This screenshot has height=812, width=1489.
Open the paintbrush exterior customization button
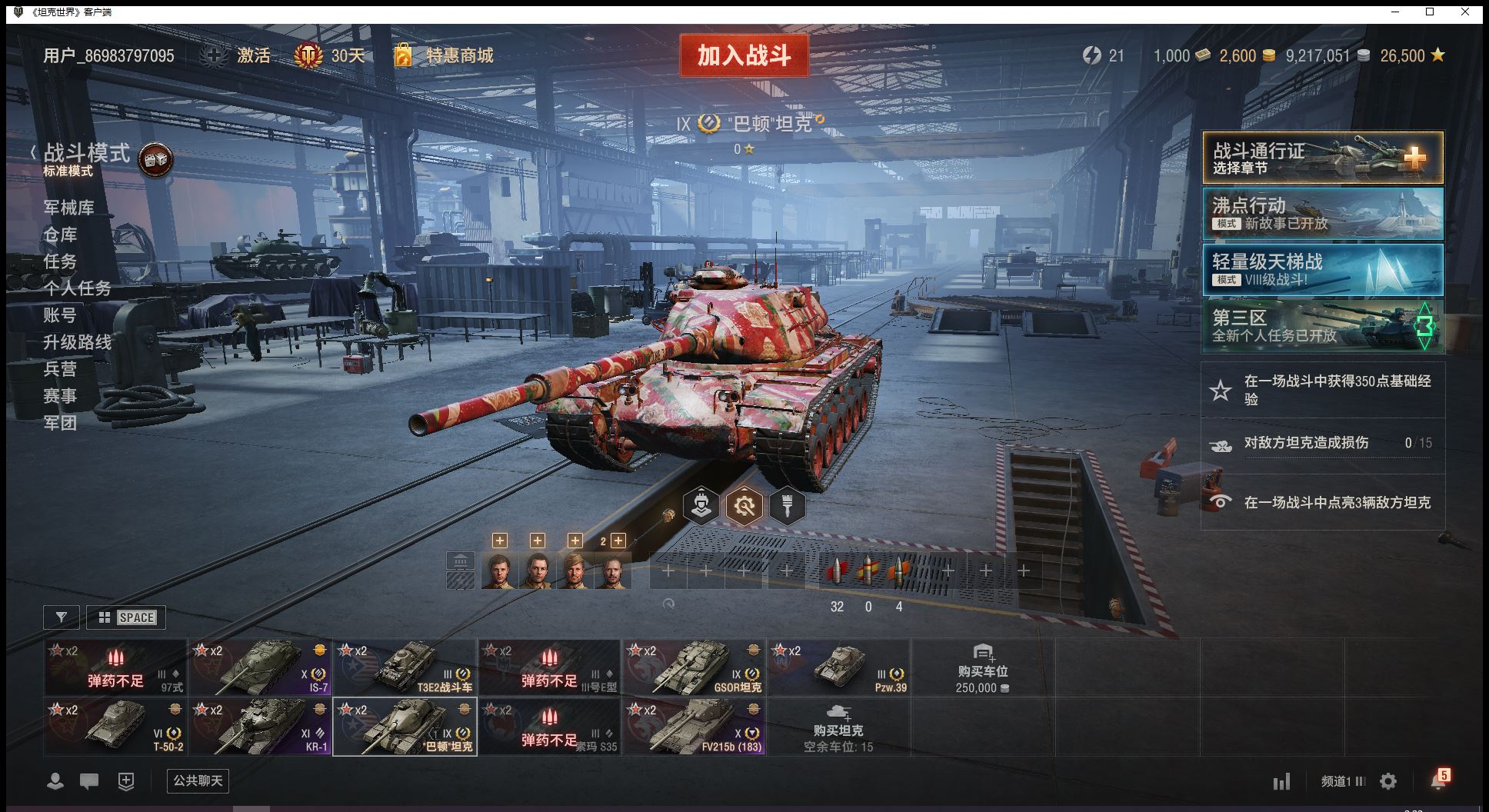coord(787,506)
